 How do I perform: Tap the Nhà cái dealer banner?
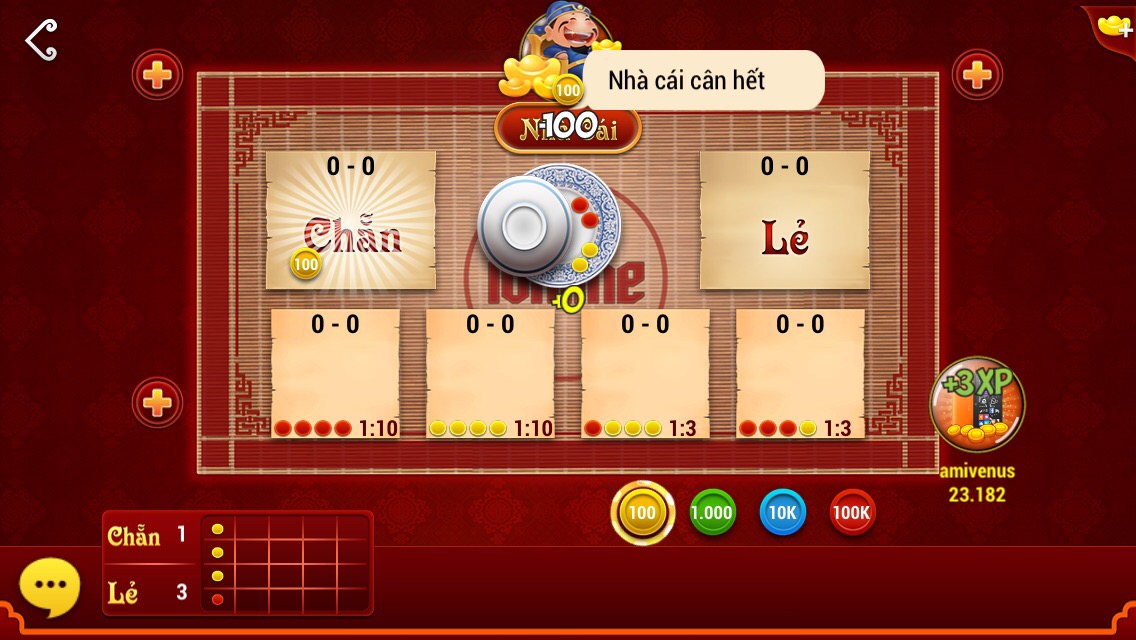(x=568, y=128)
